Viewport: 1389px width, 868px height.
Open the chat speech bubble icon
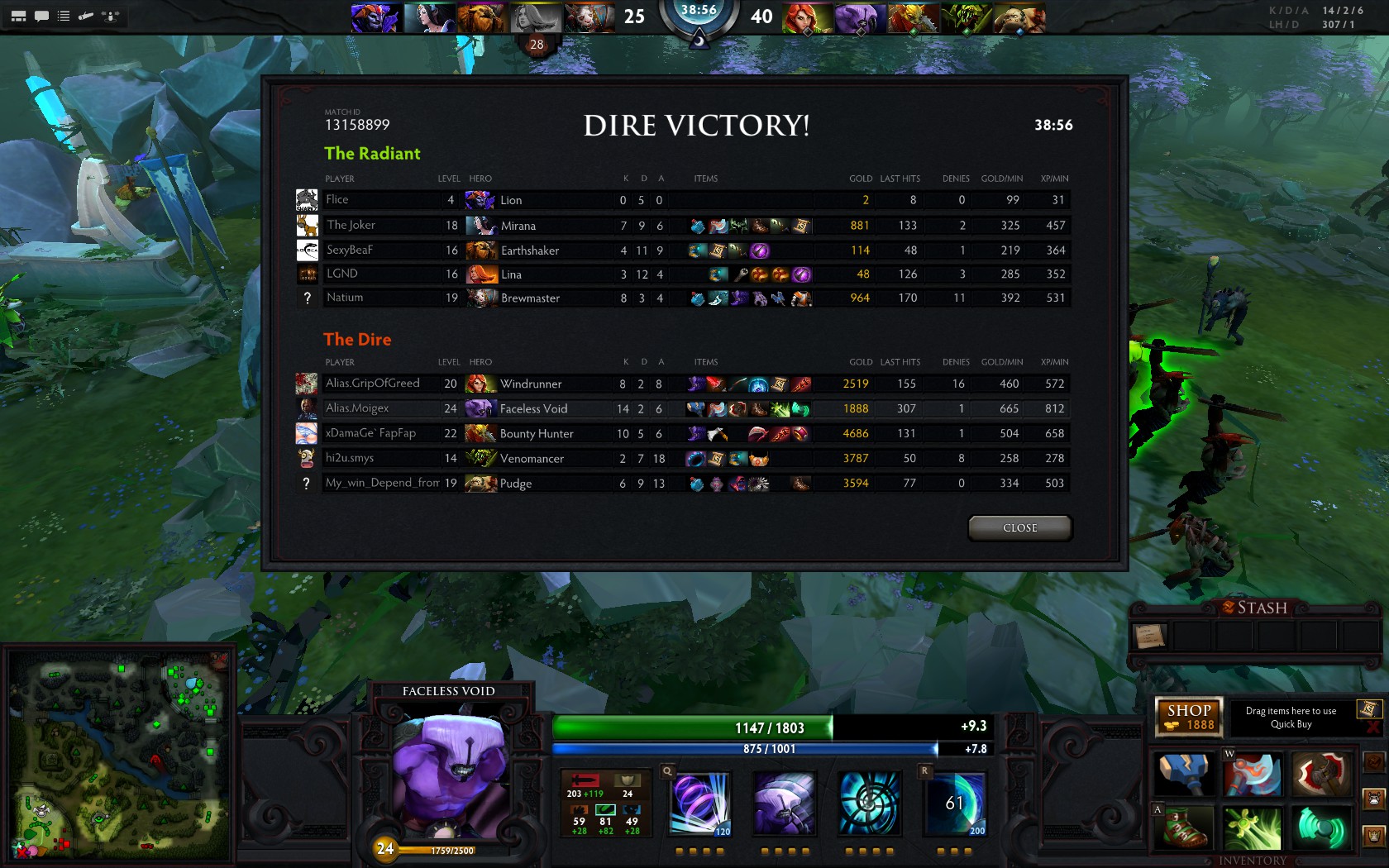click(41, 16)
